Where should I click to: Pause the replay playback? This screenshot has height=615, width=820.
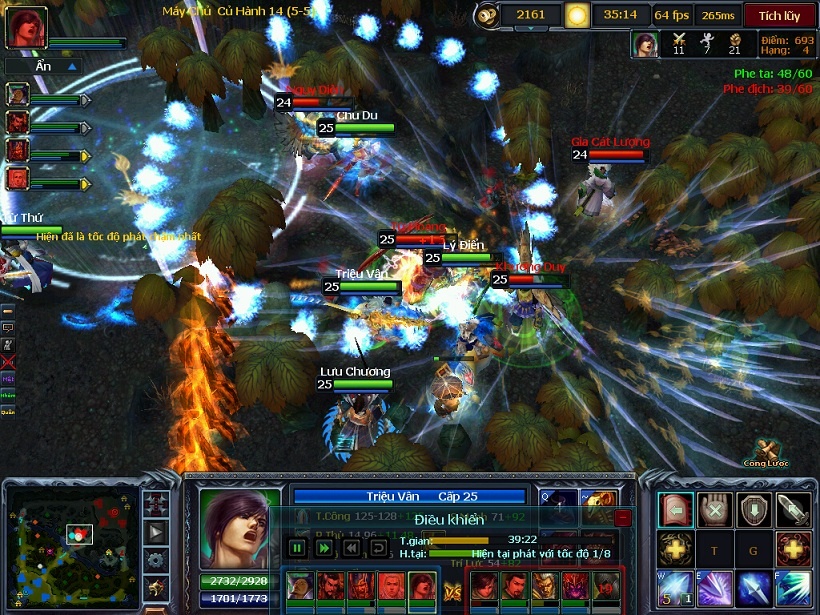pos(297,548)
